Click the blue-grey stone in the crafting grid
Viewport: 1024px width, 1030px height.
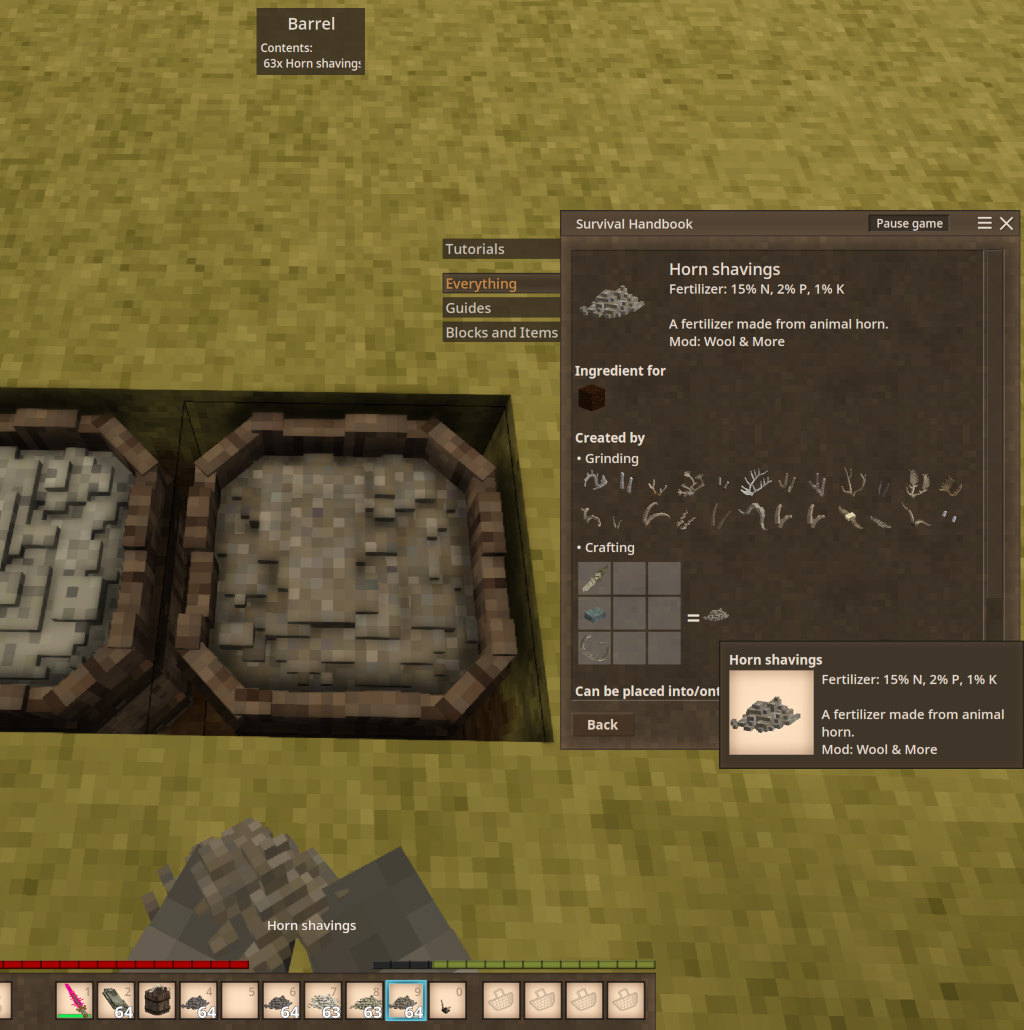click(x=594, y=613)
